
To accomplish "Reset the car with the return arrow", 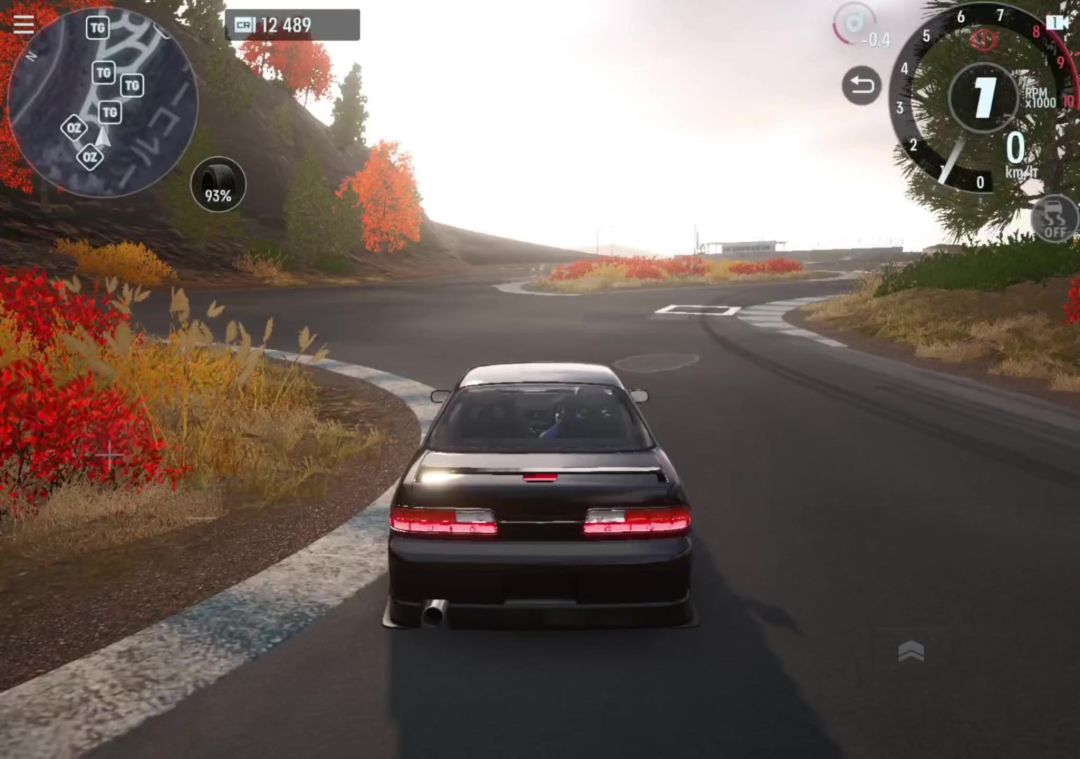I will coord(861,85).
